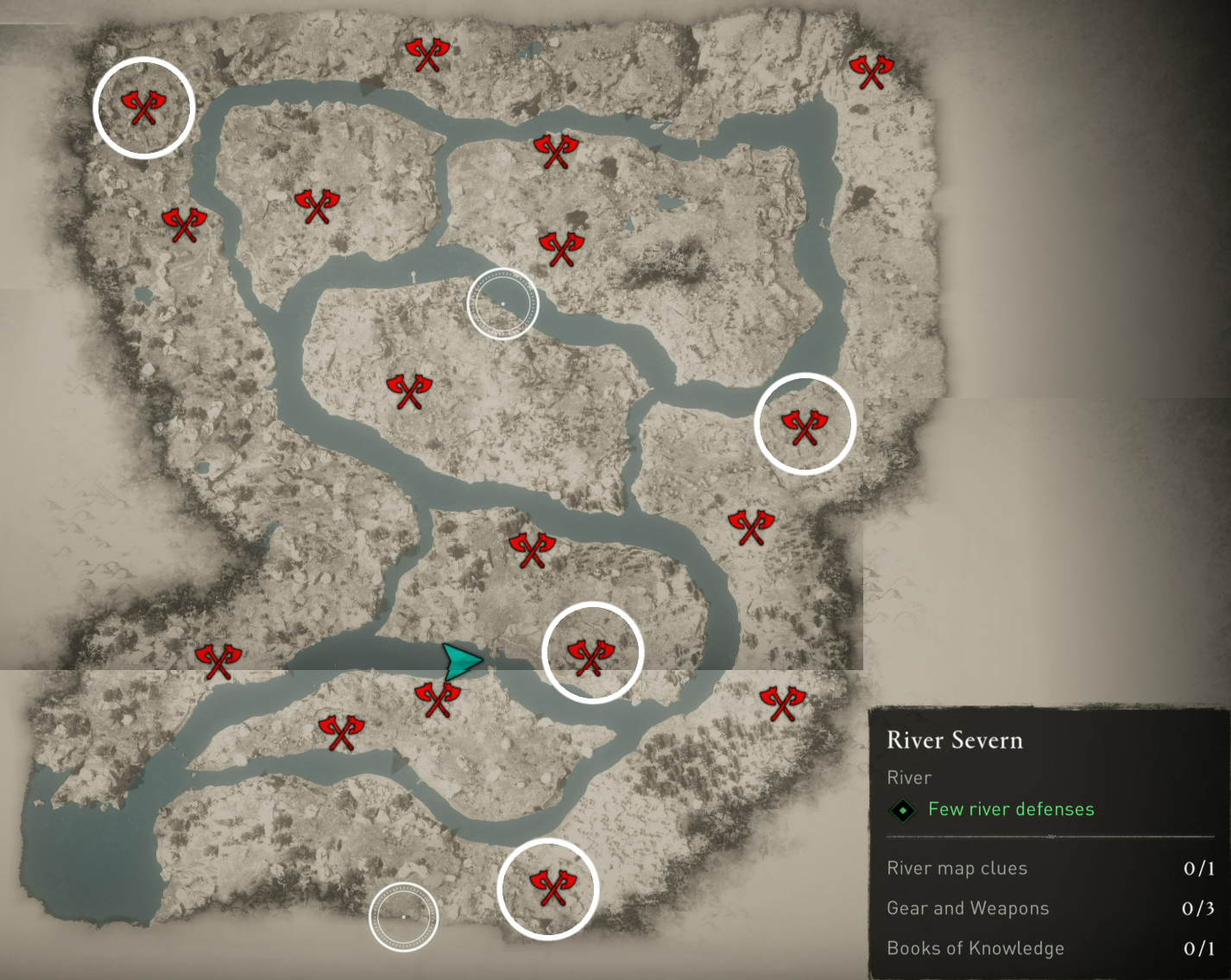Screen dimensions: 1231x980
Task: Select the River Severn panel title
Action: (x=955, y=741)
